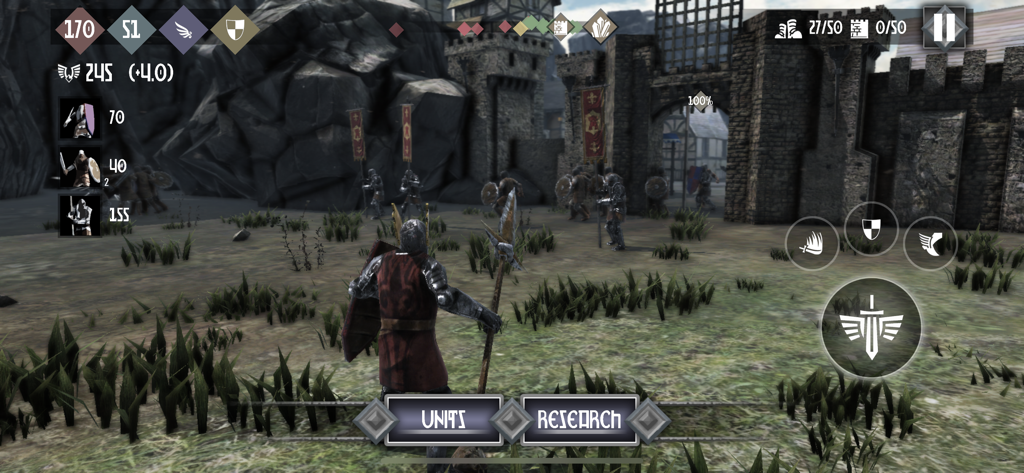This screenshot has height=473, width=1024.
Task: Pick the unit portrait costing 155
Action: click(78, 215)
